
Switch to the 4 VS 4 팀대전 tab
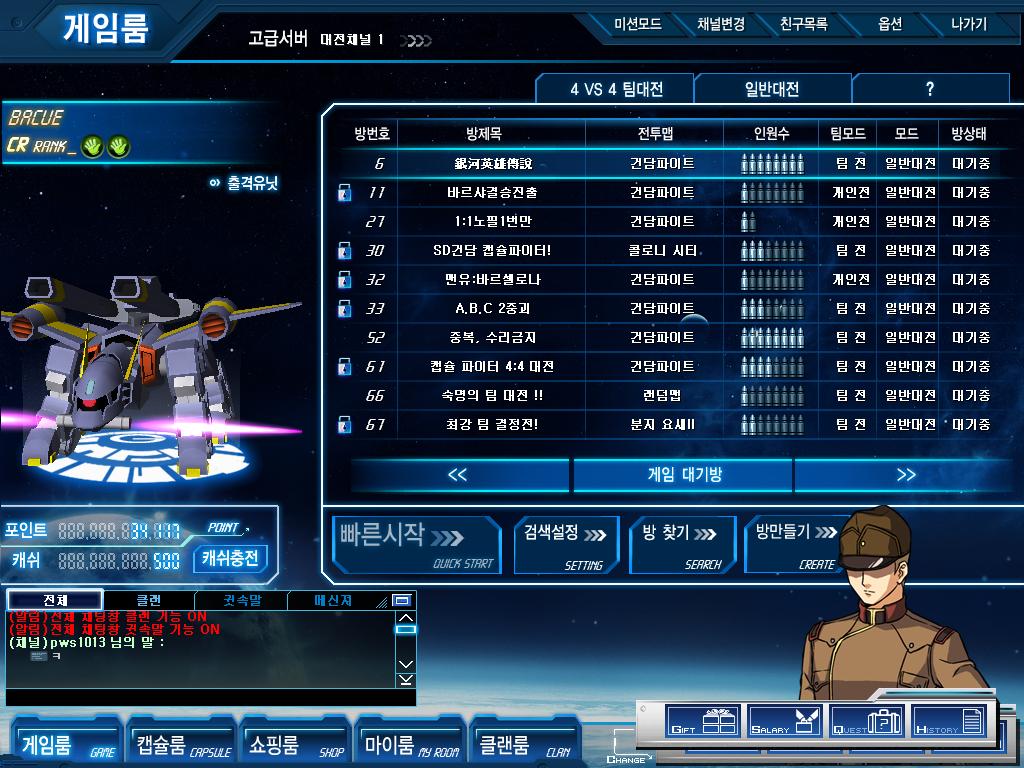point(616,89)
